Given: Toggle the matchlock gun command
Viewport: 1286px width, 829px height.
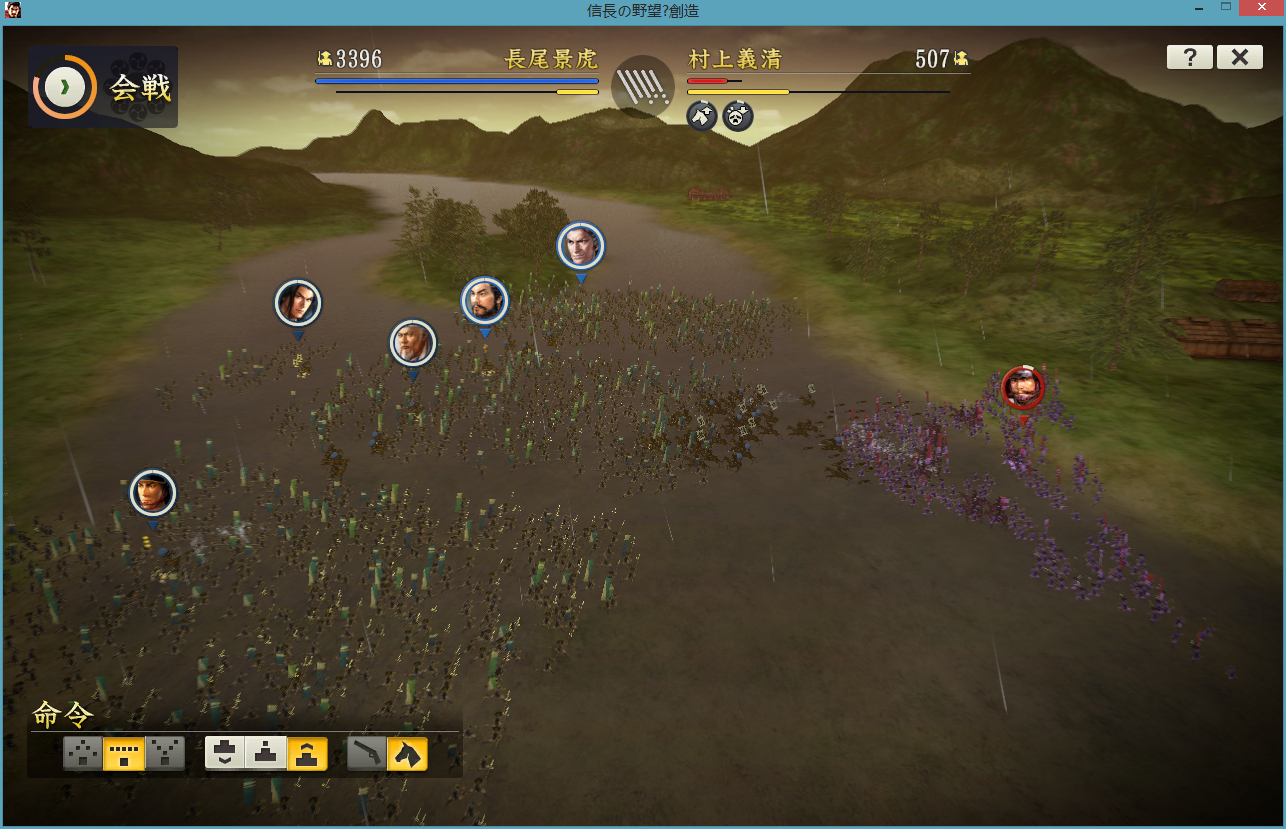Looking at the screenshot, I should click(x=367, y=753).
